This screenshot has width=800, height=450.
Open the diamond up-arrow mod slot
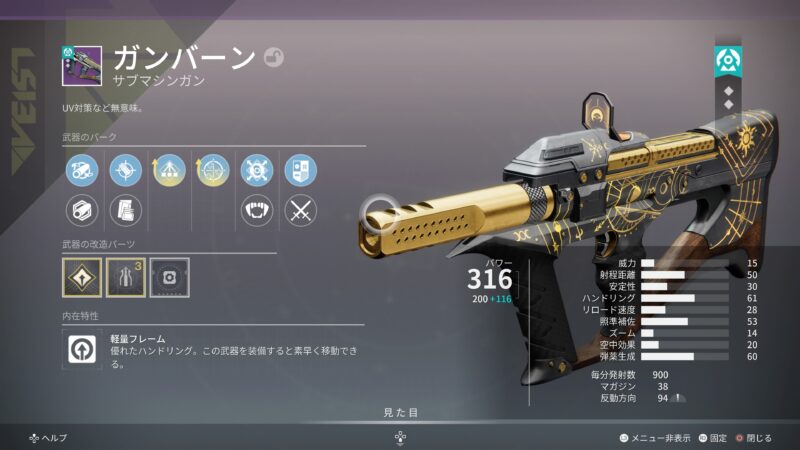pos(81,277)
